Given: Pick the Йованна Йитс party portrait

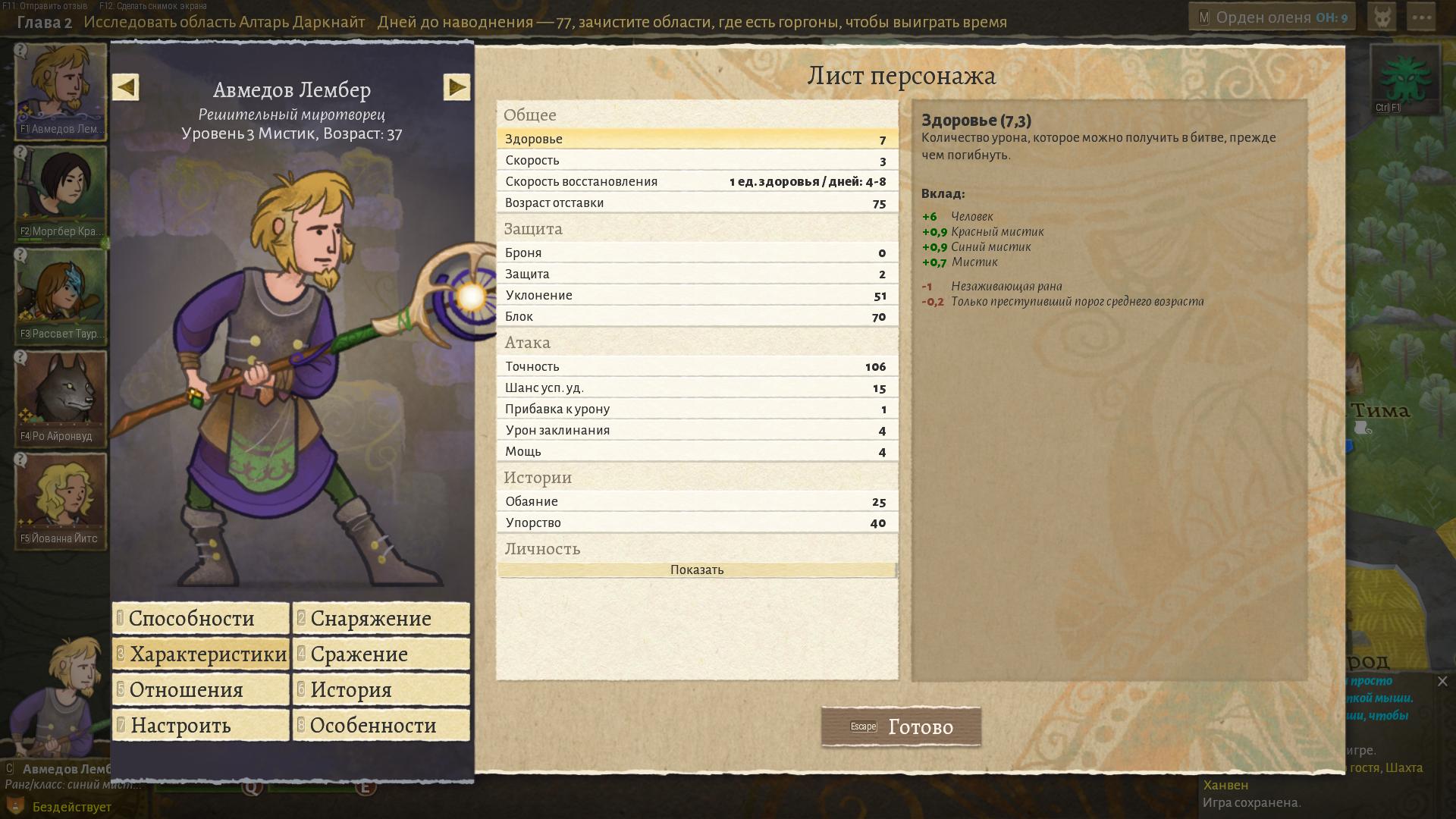Looking at the screenshot, I should pyautogui.click(x=61, y=499).
